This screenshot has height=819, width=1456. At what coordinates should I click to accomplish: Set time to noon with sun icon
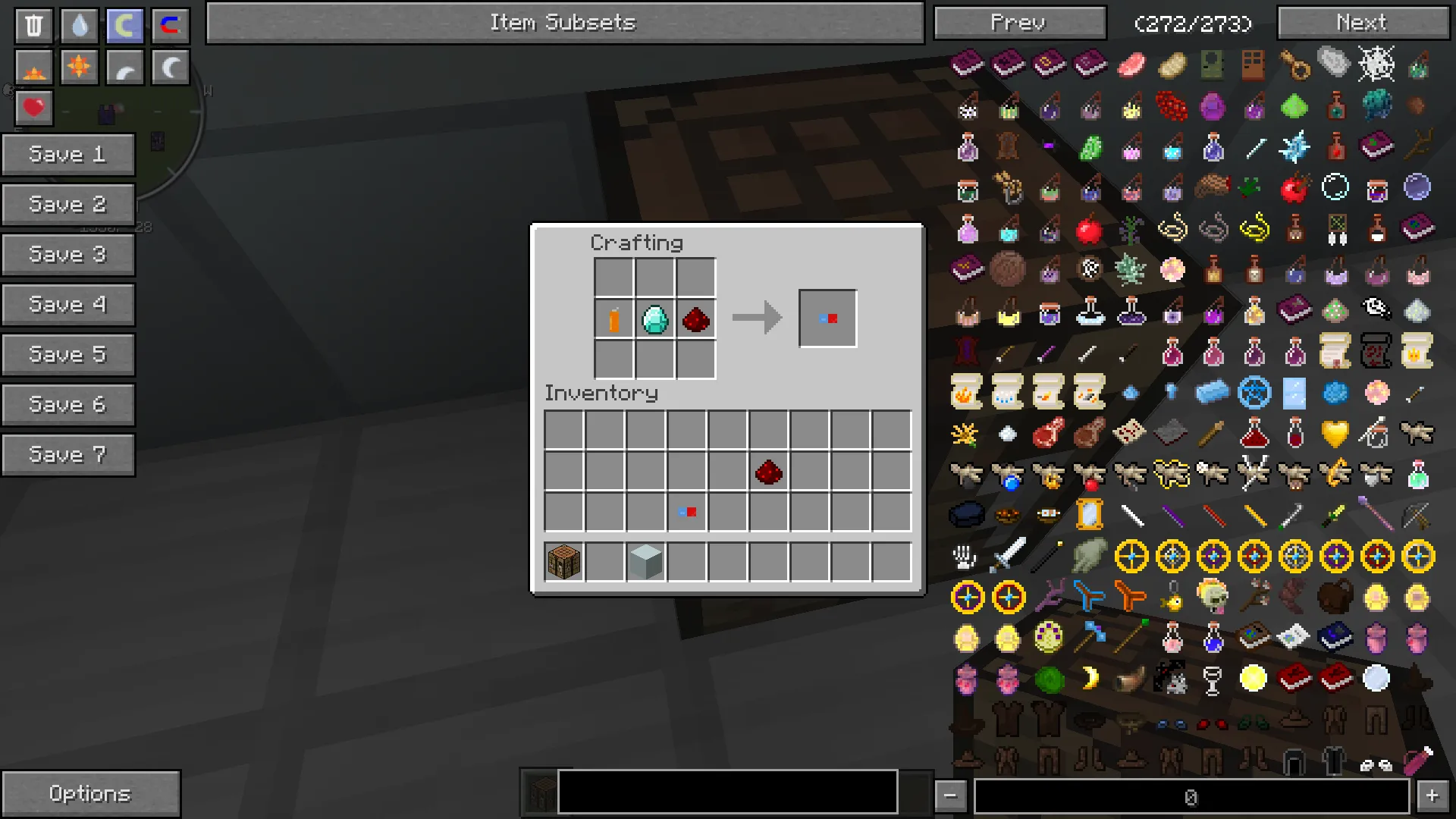coord(78,67)
